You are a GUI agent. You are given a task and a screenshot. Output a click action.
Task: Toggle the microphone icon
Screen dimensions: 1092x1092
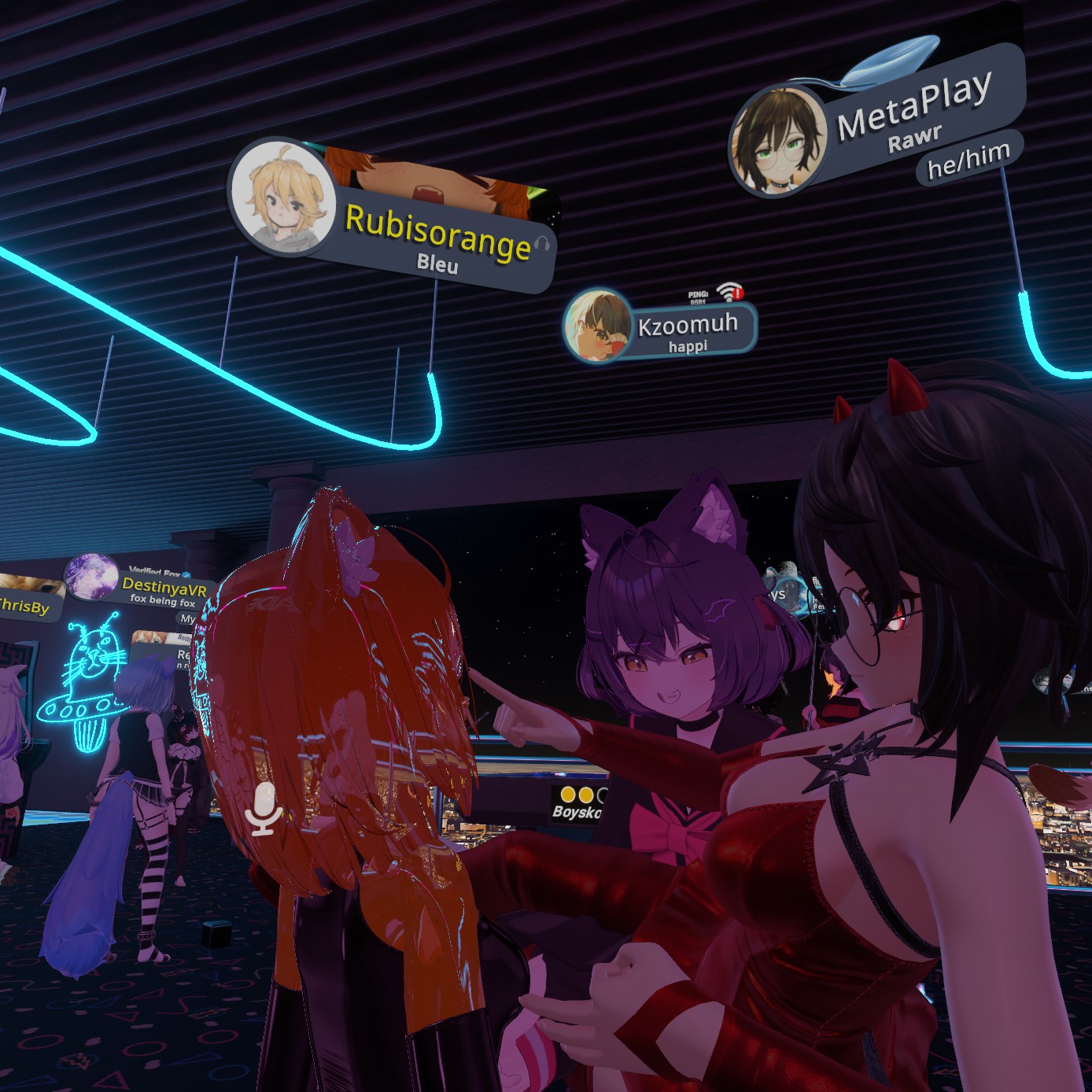pos(264,810)
